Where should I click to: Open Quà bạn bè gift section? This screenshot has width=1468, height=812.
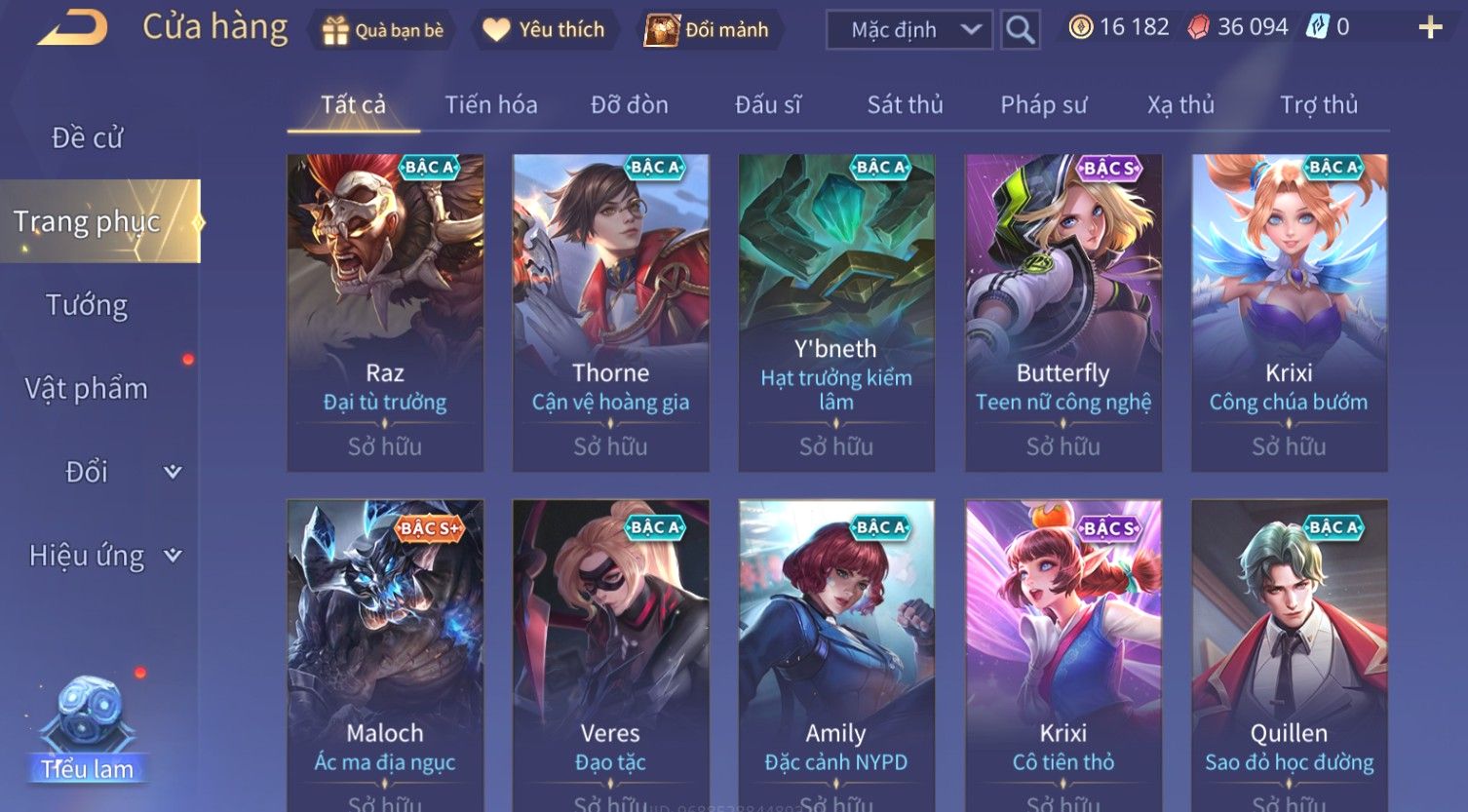click(382, 30)
